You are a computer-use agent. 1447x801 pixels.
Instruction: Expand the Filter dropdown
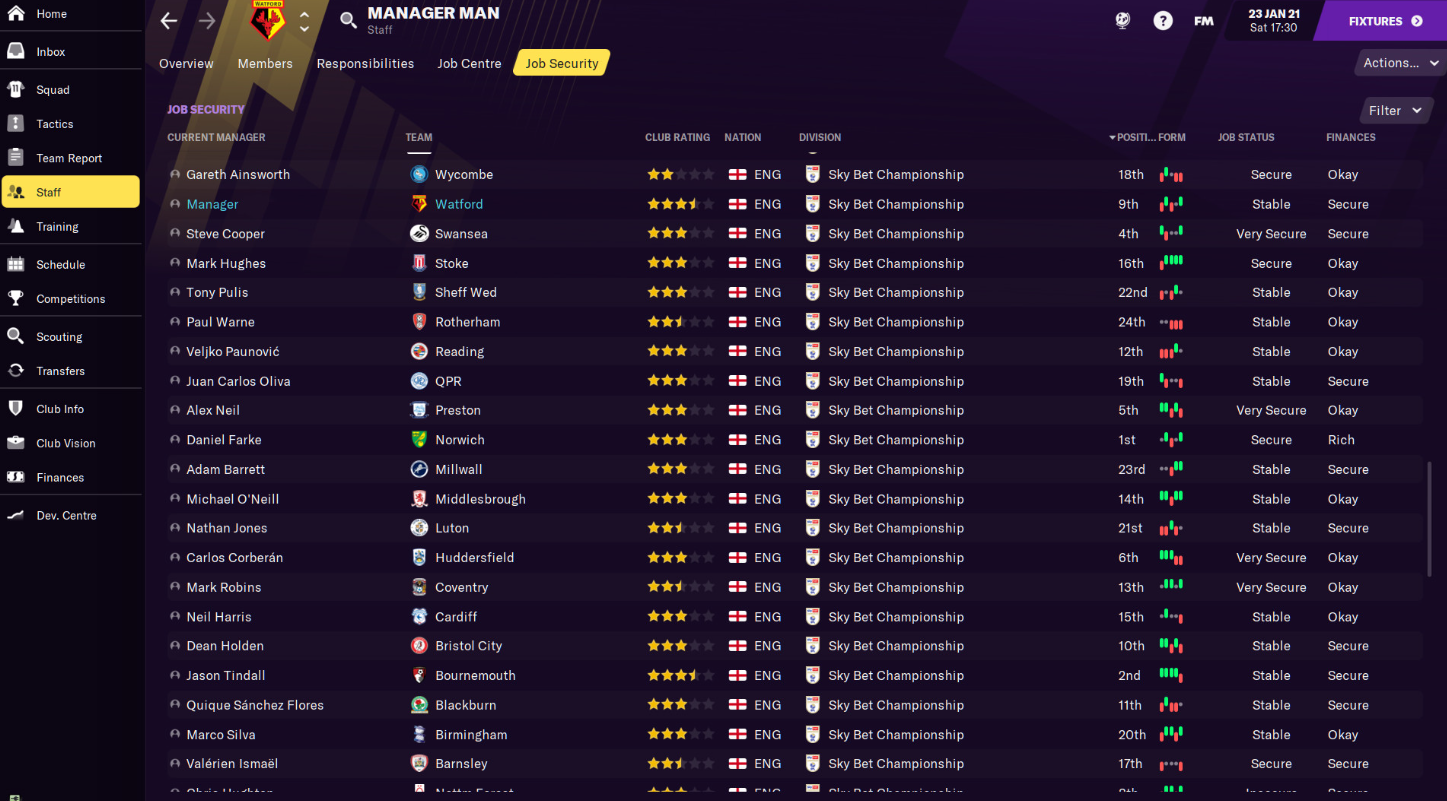pos(1394,110)
